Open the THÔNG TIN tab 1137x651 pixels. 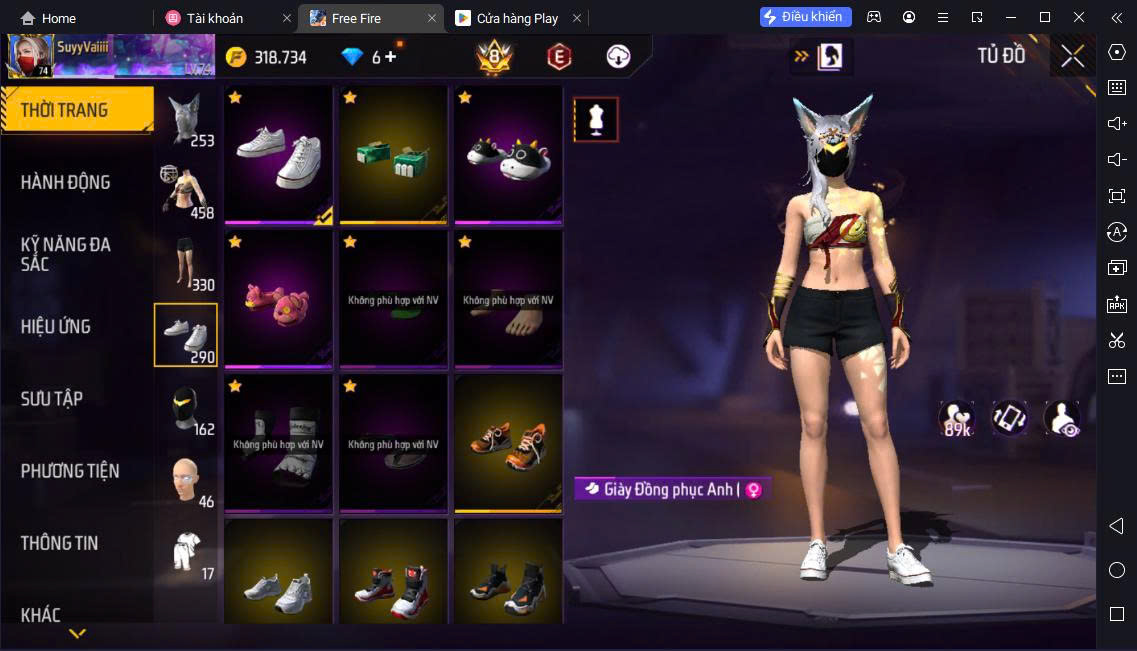[x=60, y=543]
